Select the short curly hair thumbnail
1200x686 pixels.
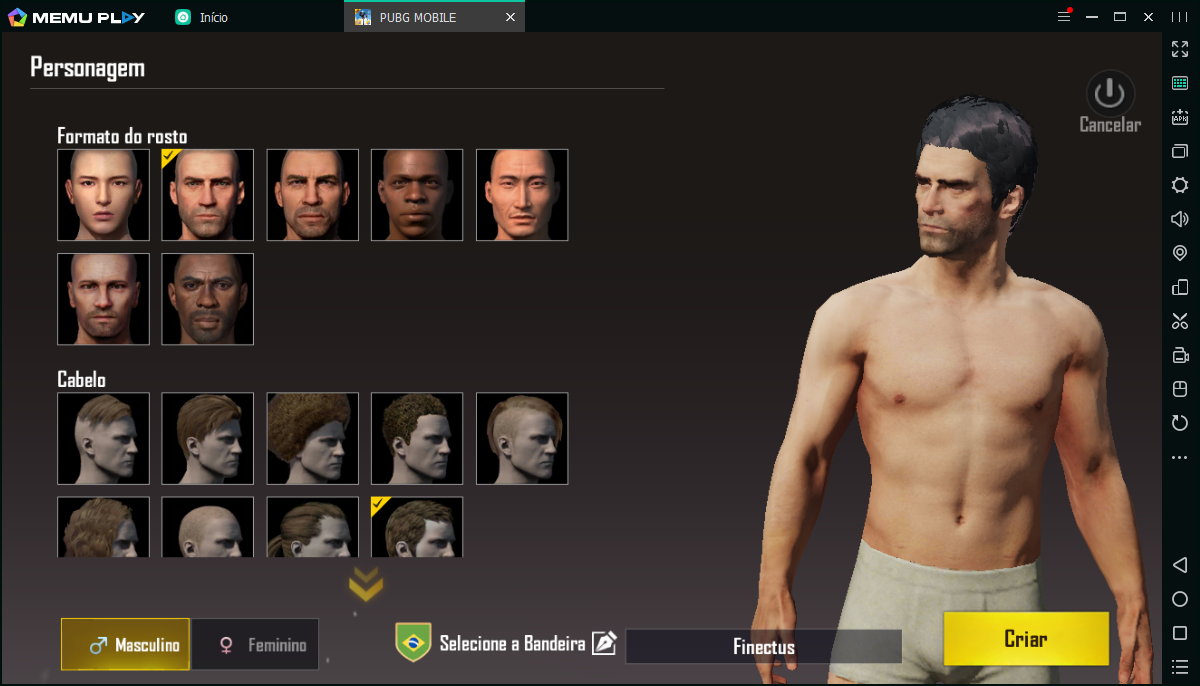point(417,438)
